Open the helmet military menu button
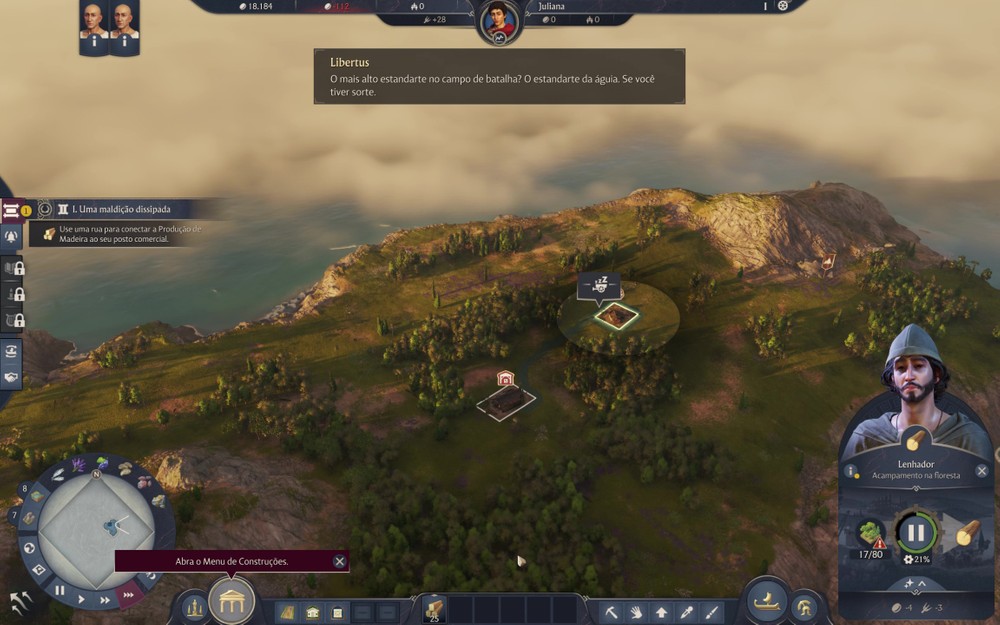This screenshot has height=625, width=1000. 803,606
